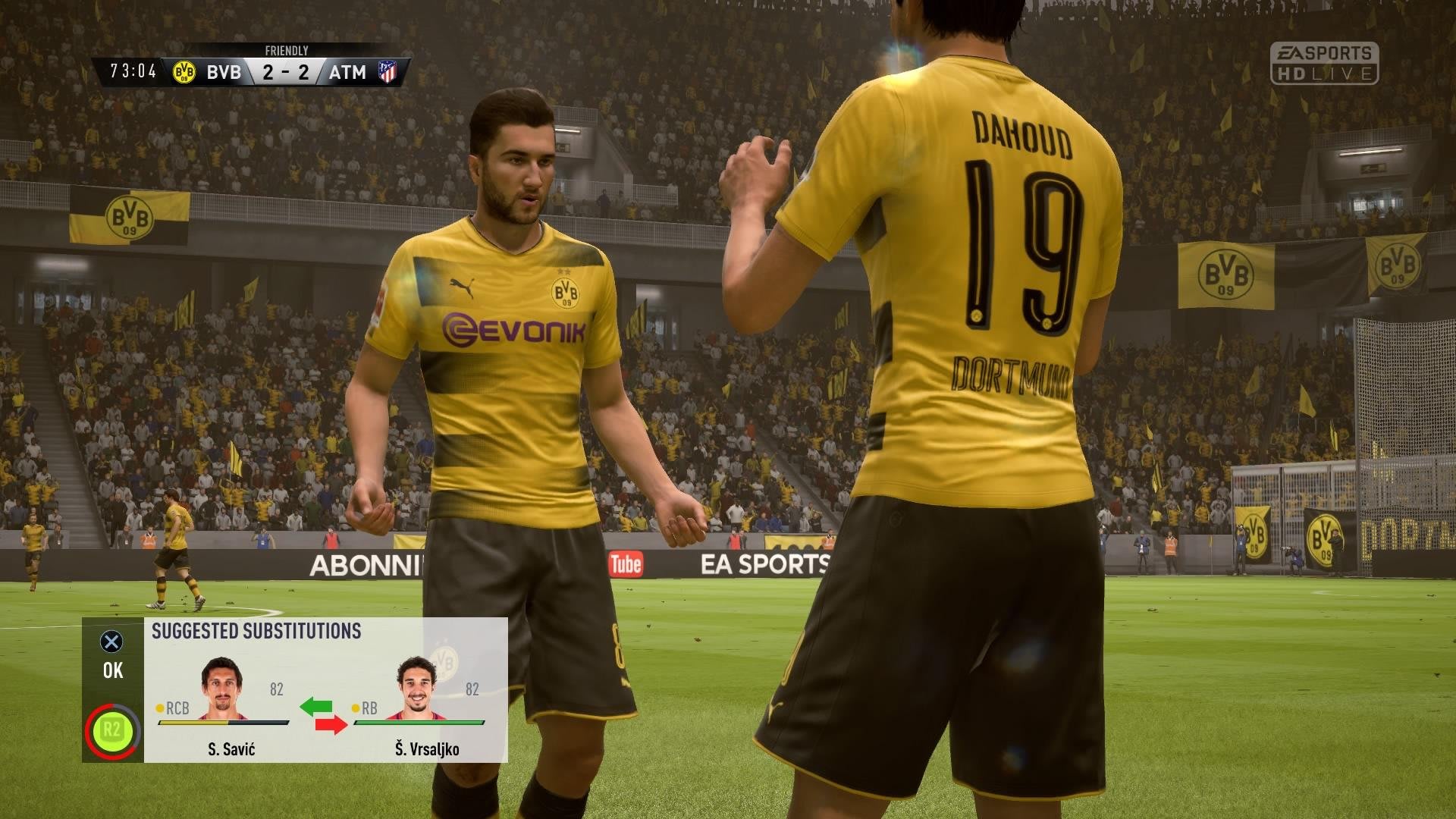Choose Š. Vrsaljko substitute portrait
The width and height of the screenshot is (1456, 819).
click(416, 686)
